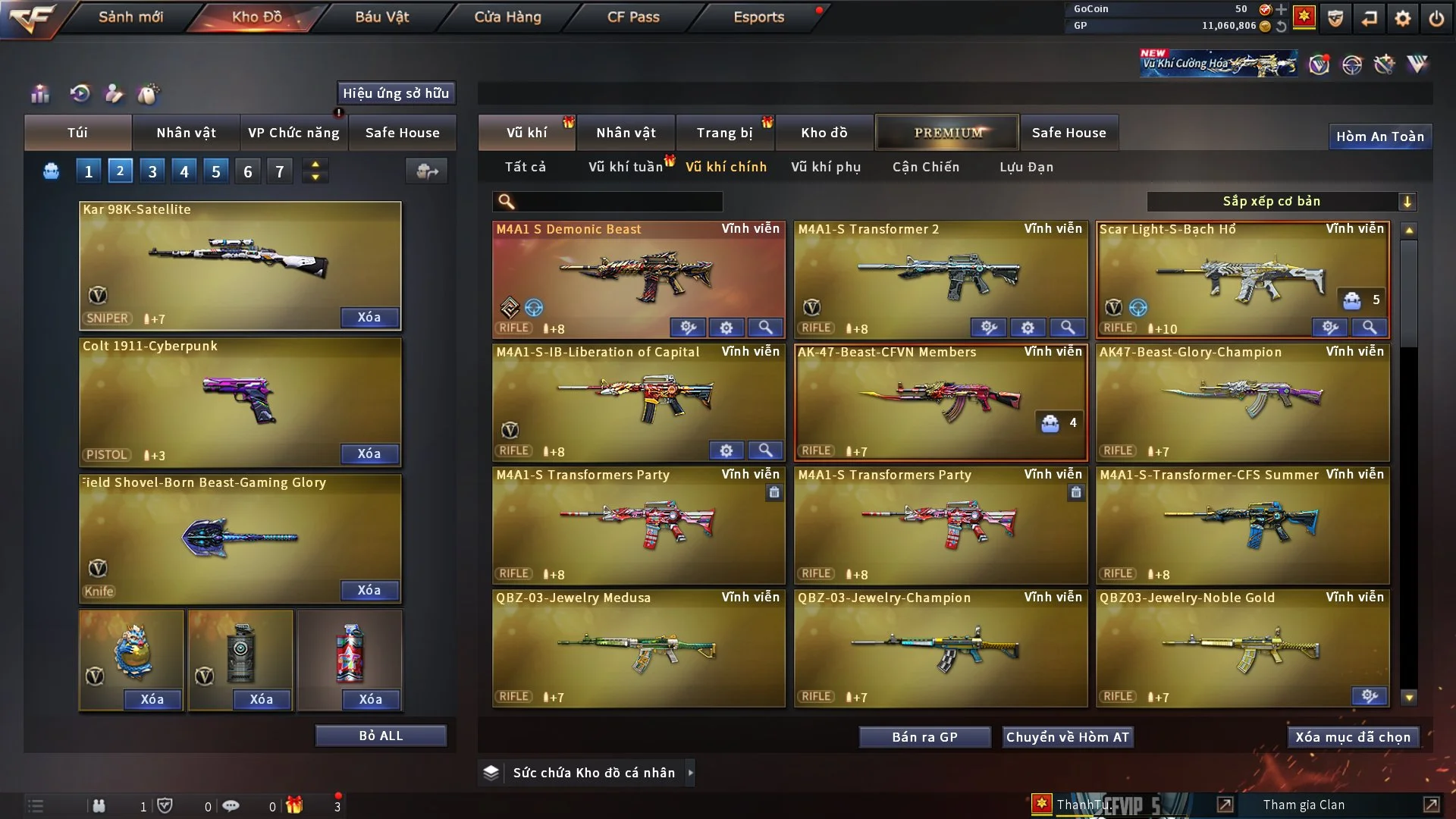Open the CF Pass page
This screenshot has width=1456, height=819.
coord(633,17)
